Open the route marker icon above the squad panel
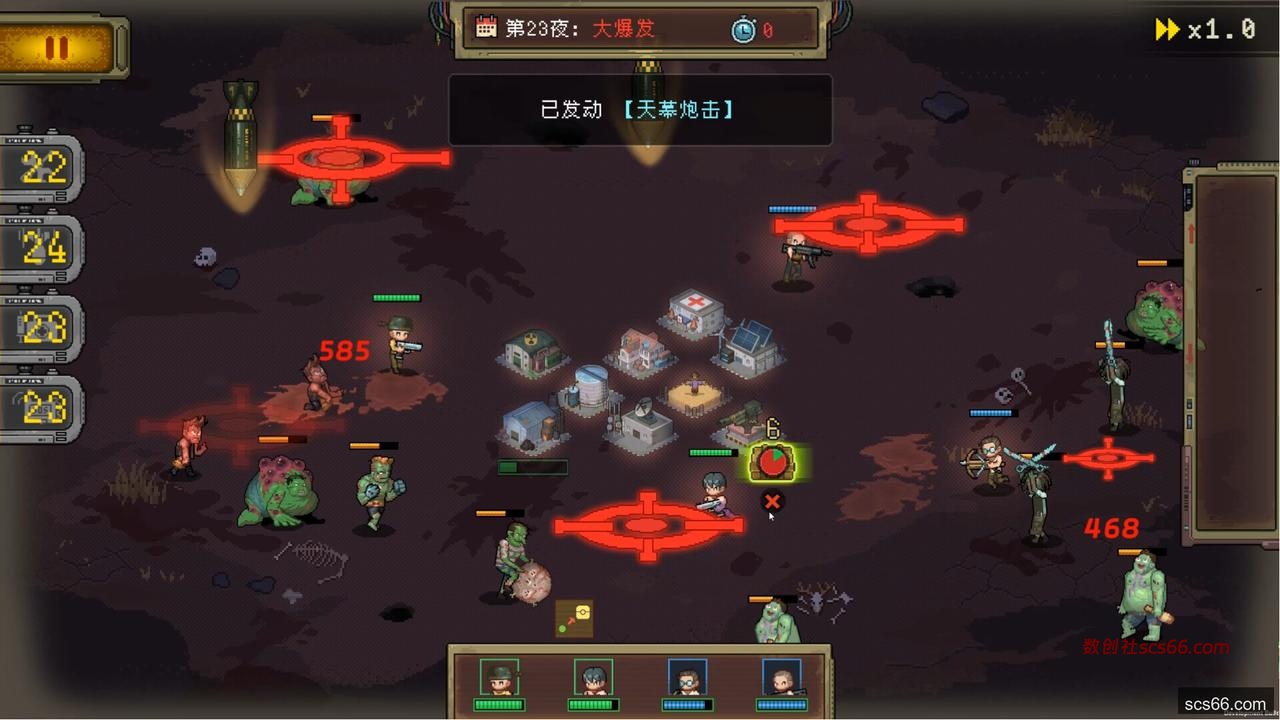This screenshot has height=720, width=1280. [574, 618]
